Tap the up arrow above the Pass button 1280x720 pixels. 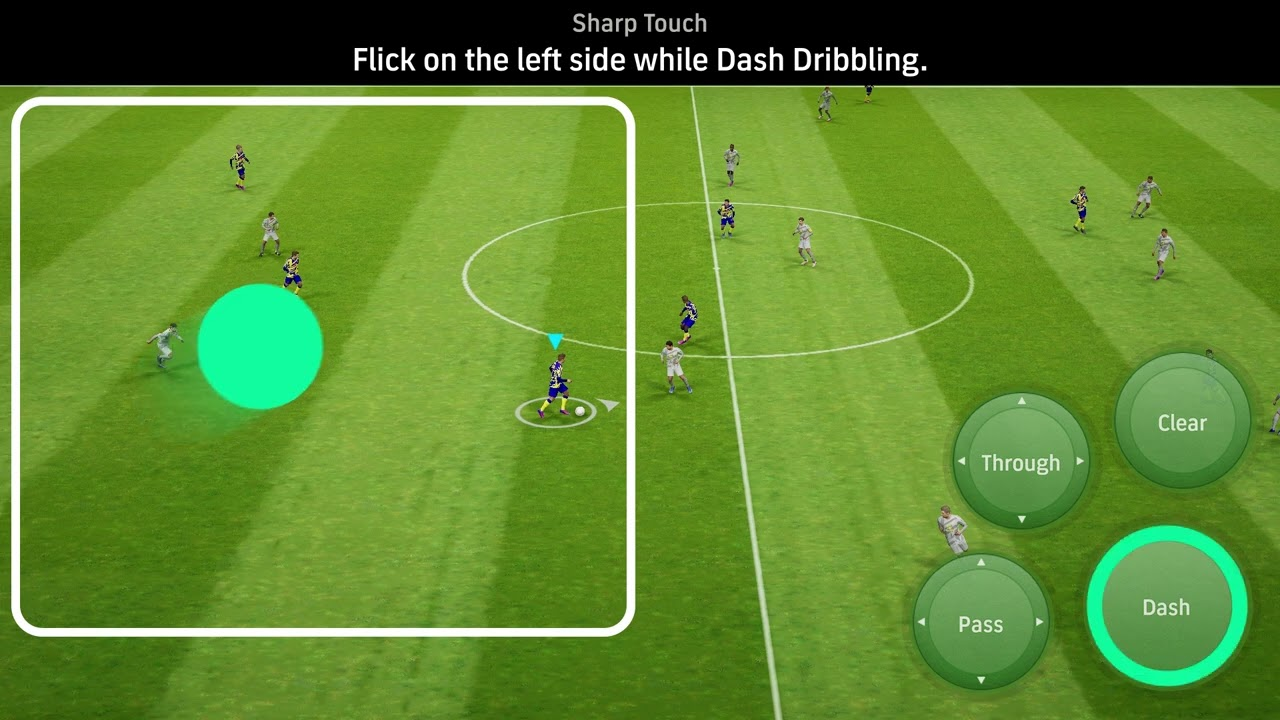(981, 563)
